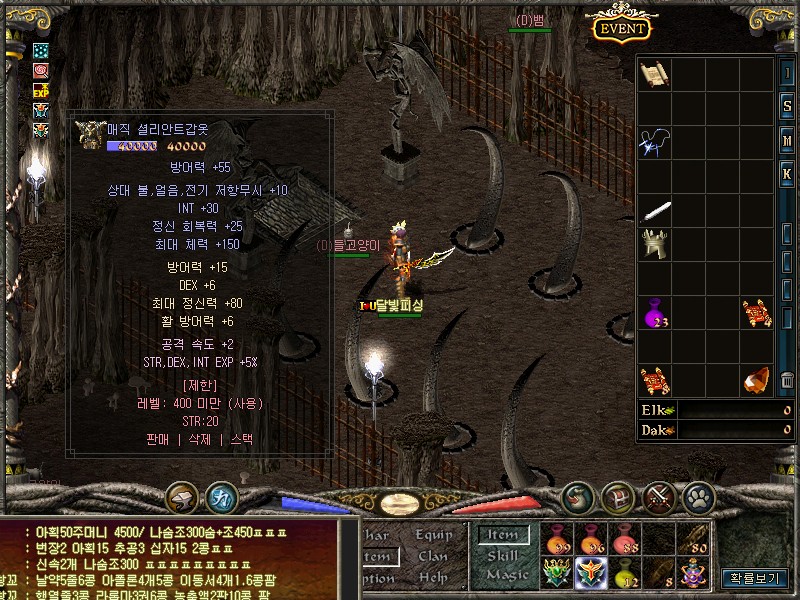Open the Equip menu
Screen dimensions: 800x600
tap(434, 535)
